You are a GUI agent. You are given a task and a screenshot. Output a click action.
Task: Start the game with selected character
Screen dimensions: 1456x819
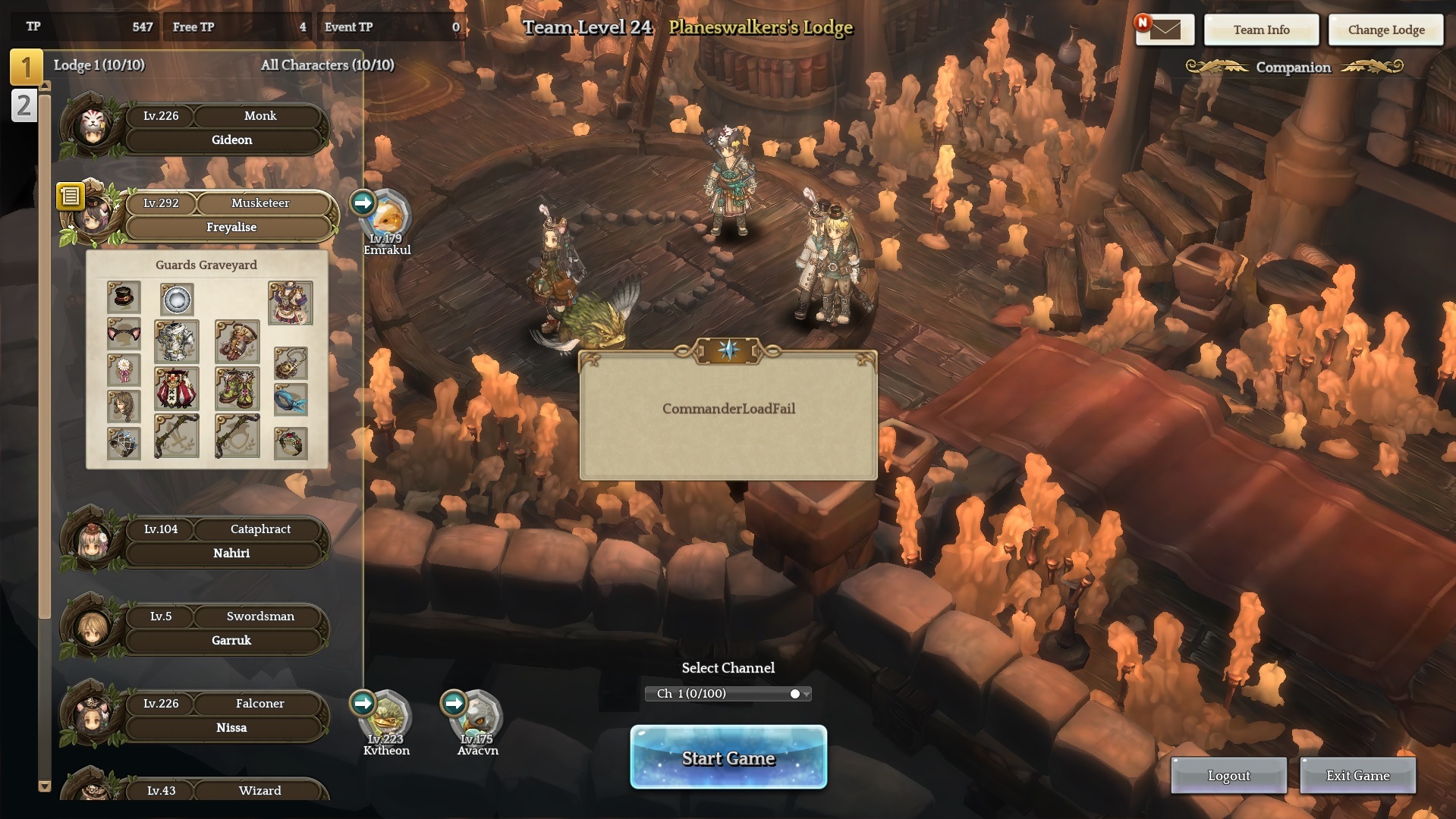click(x=728, y=758)
